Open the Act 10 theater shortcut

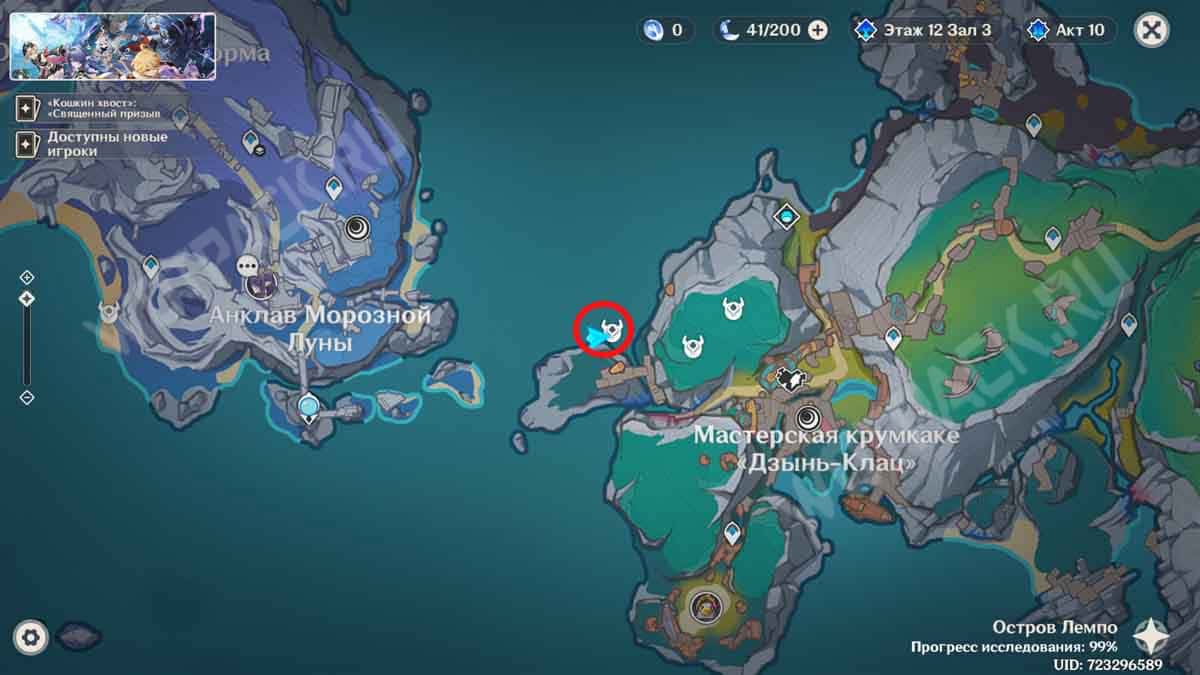[x=1072, y=30]
